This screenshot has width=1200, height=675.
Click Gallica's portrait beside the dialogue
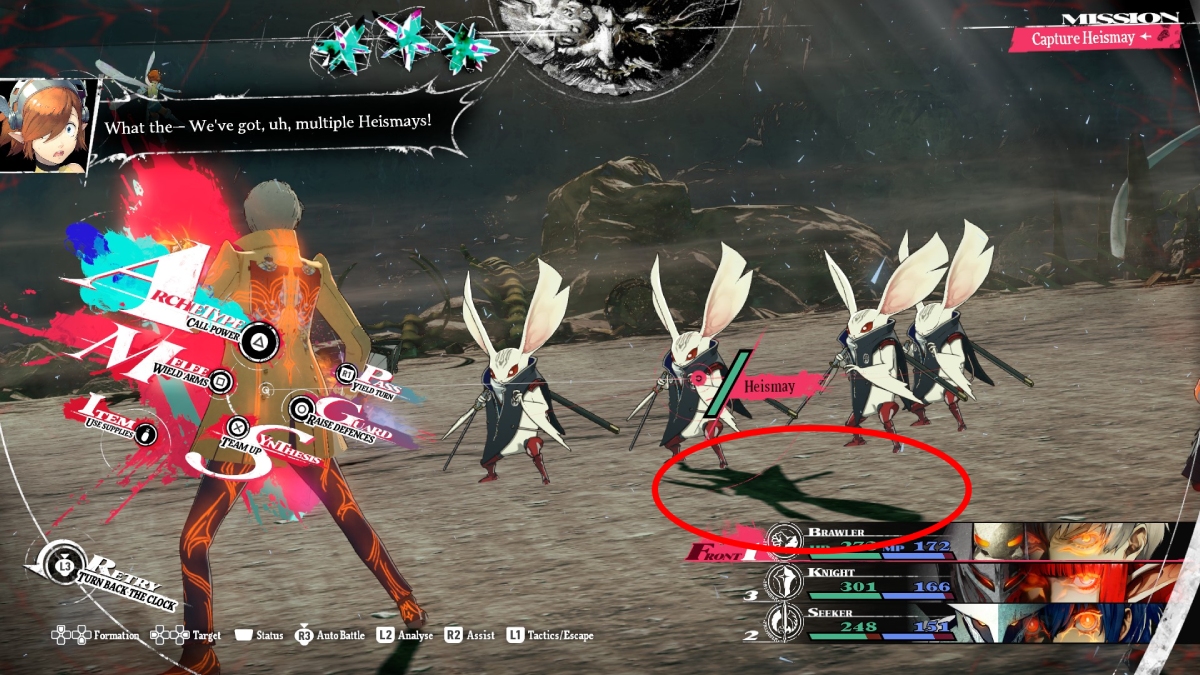coord(44,123)
